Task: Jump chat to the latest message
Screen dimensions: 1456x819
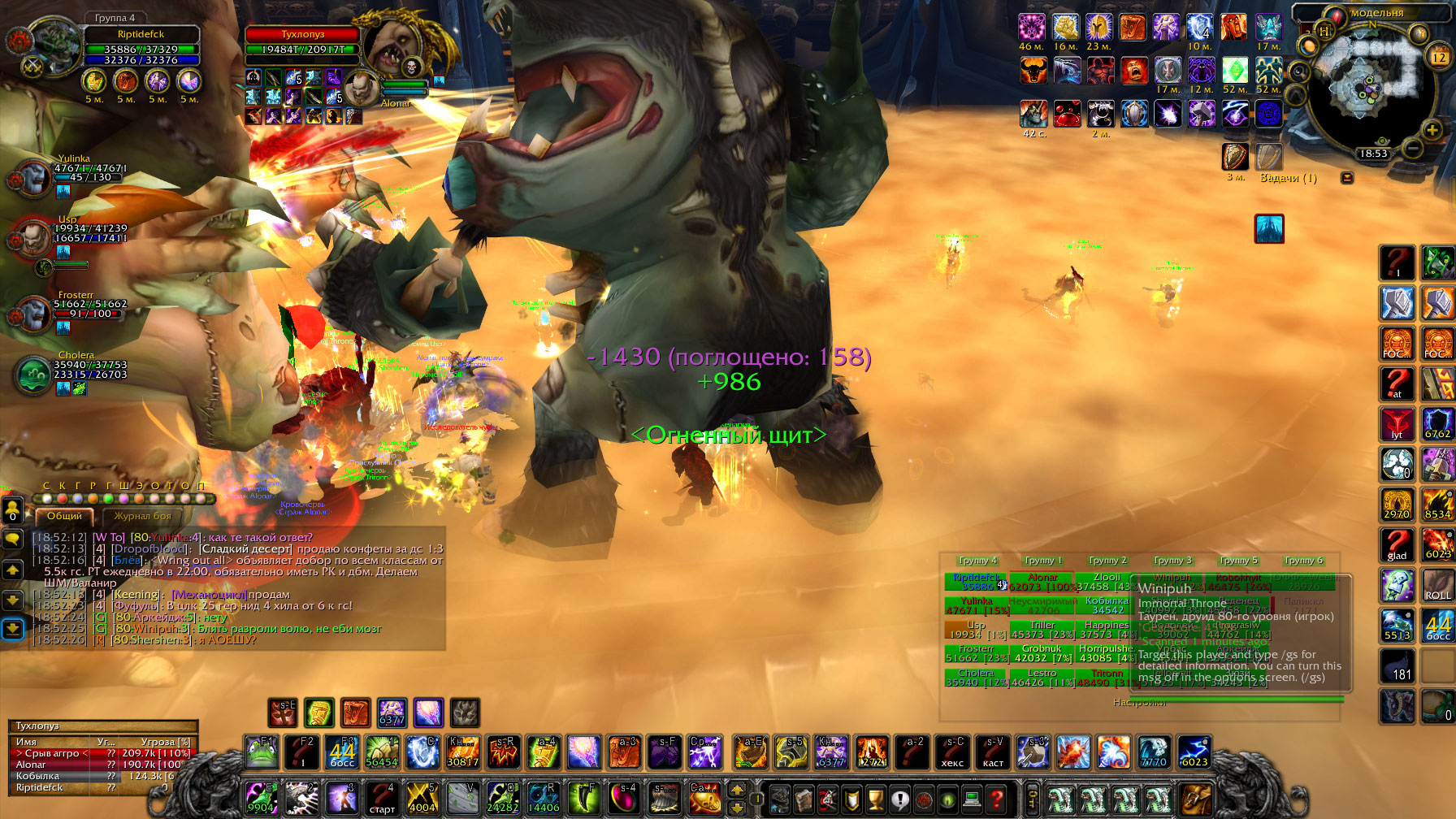Action: [13, 629]
